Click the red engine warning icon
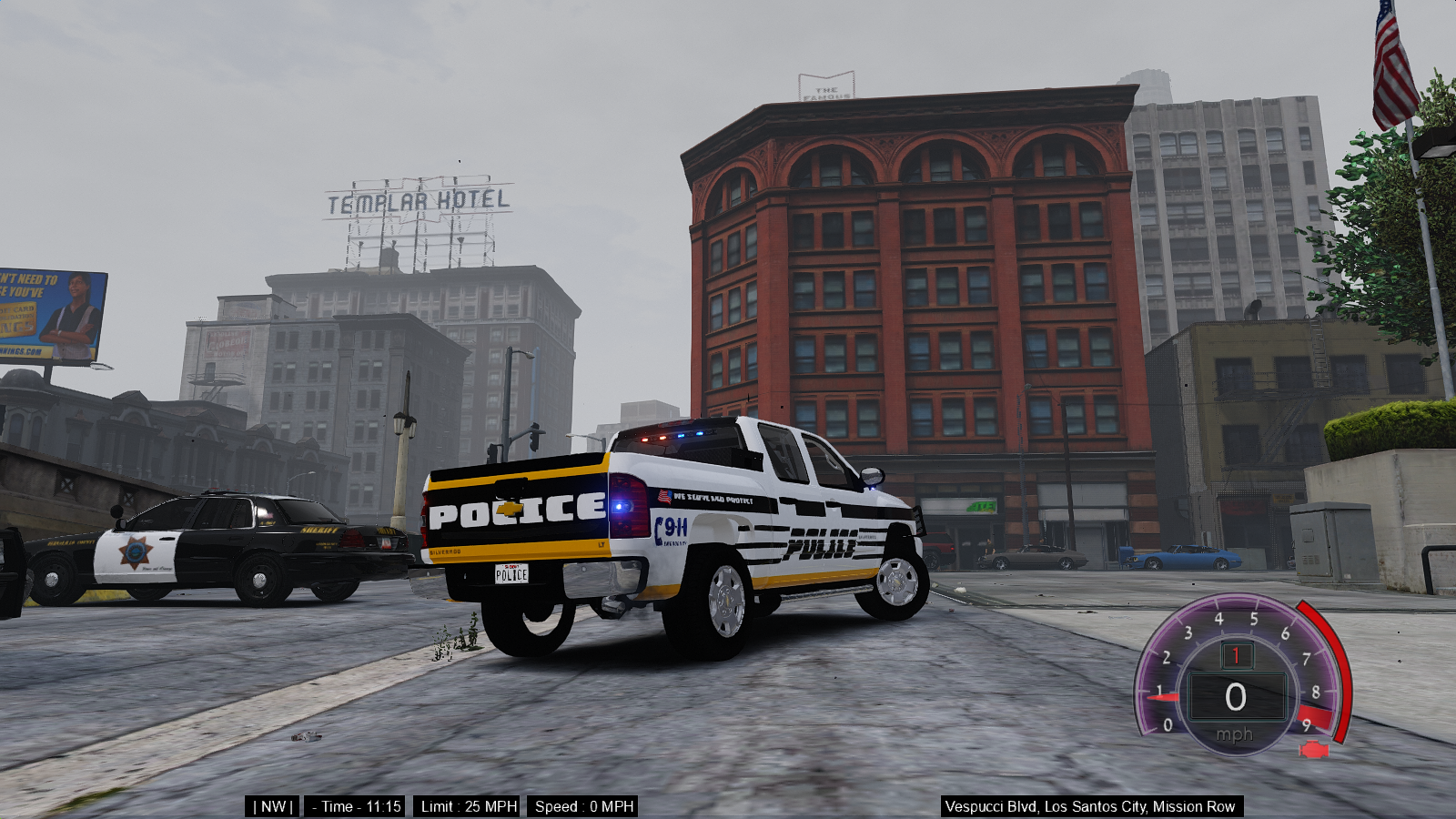This screenshot has width=1456, height=819. point(1313,750)
